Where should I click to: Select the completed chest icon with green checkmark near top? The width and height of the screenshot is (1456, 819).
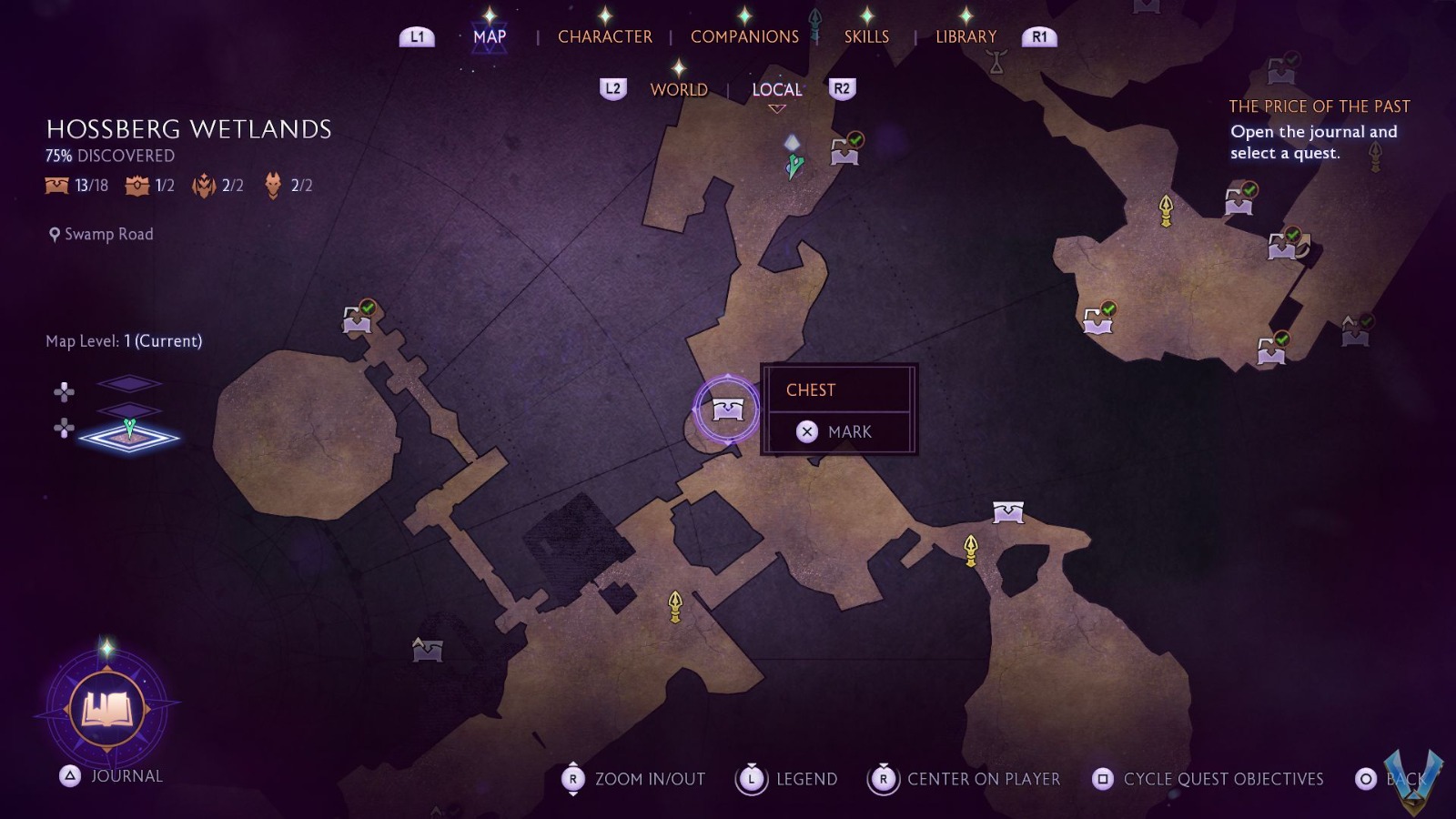[x=844, y=152]
